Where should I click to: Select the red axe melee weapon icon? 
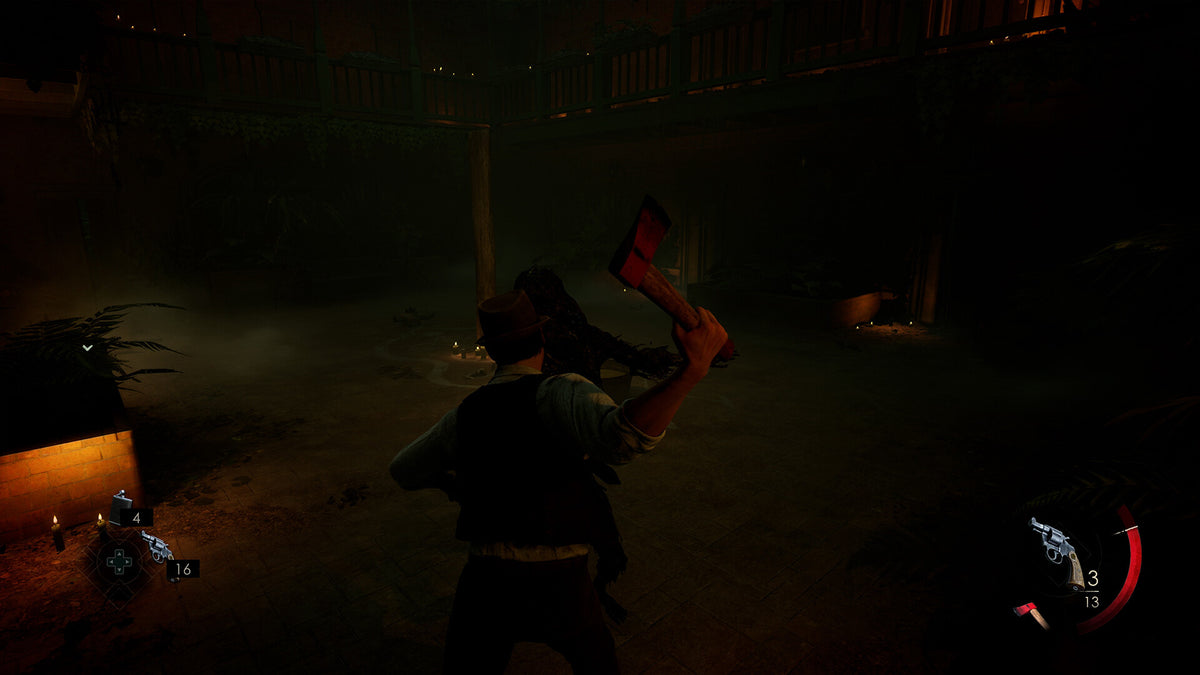coord(1031,614)
